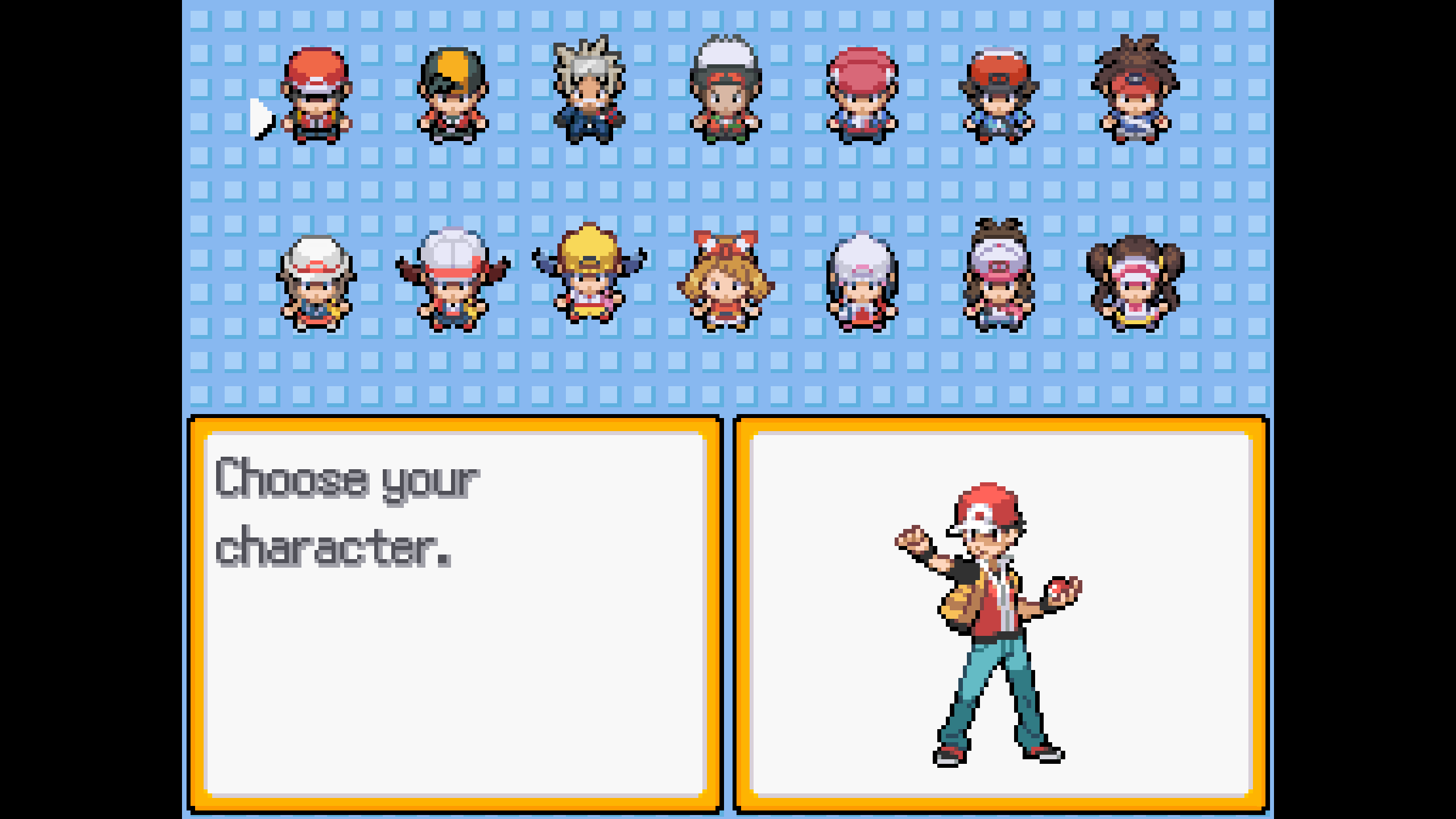Select the girl with yellow cap and blue pigtails
Screen dimensions: 1456x819
[x=589, y=274]
